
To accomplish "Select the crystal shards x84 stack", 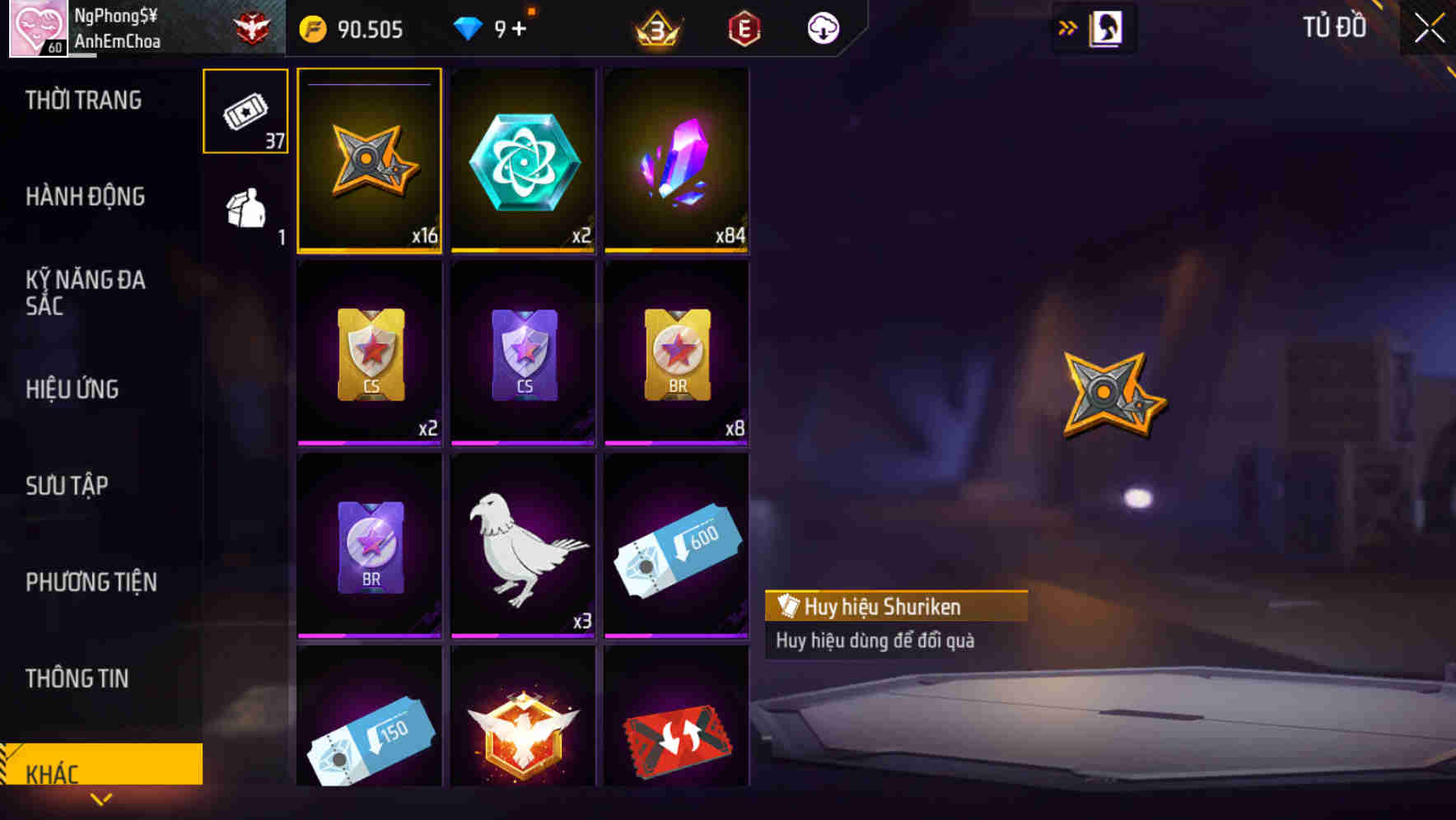I will pos(677,161).
